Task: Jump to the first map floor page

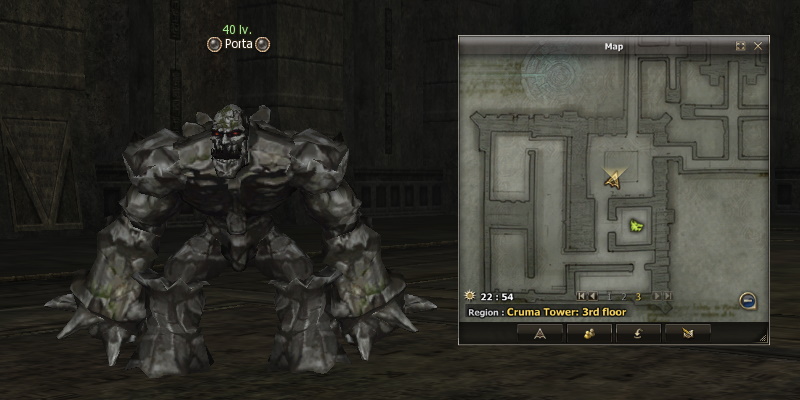Action: (x=583, y=296)
